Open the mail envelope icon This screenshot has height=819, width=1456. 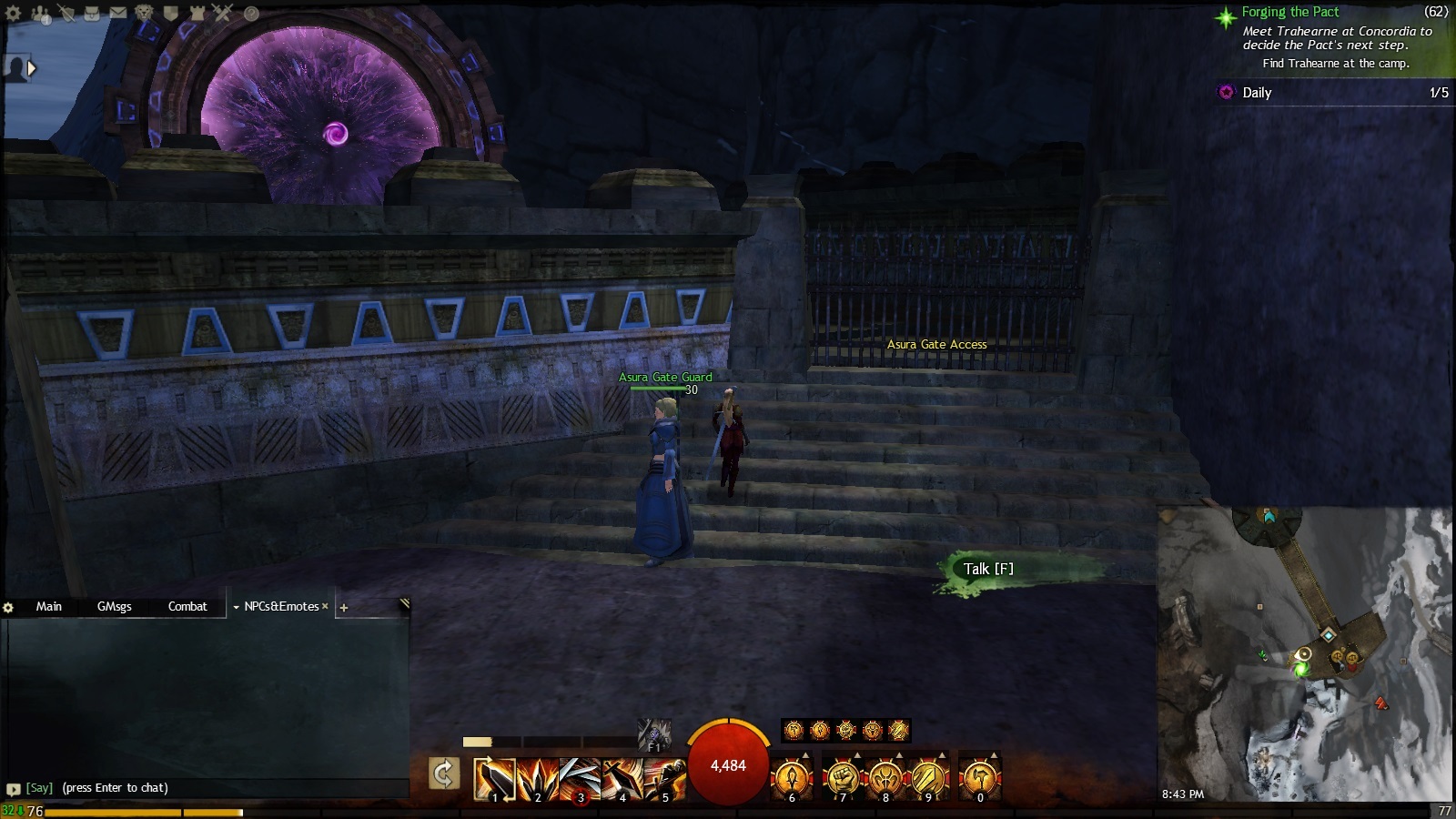[118, 14]
